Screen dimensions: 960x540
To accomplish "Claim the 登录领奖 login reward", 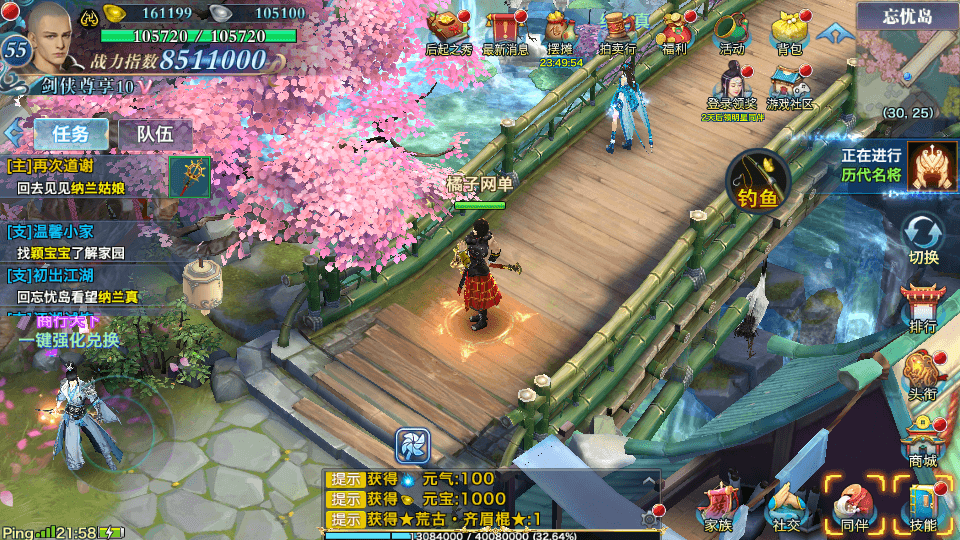I will [x=732, y=86].
